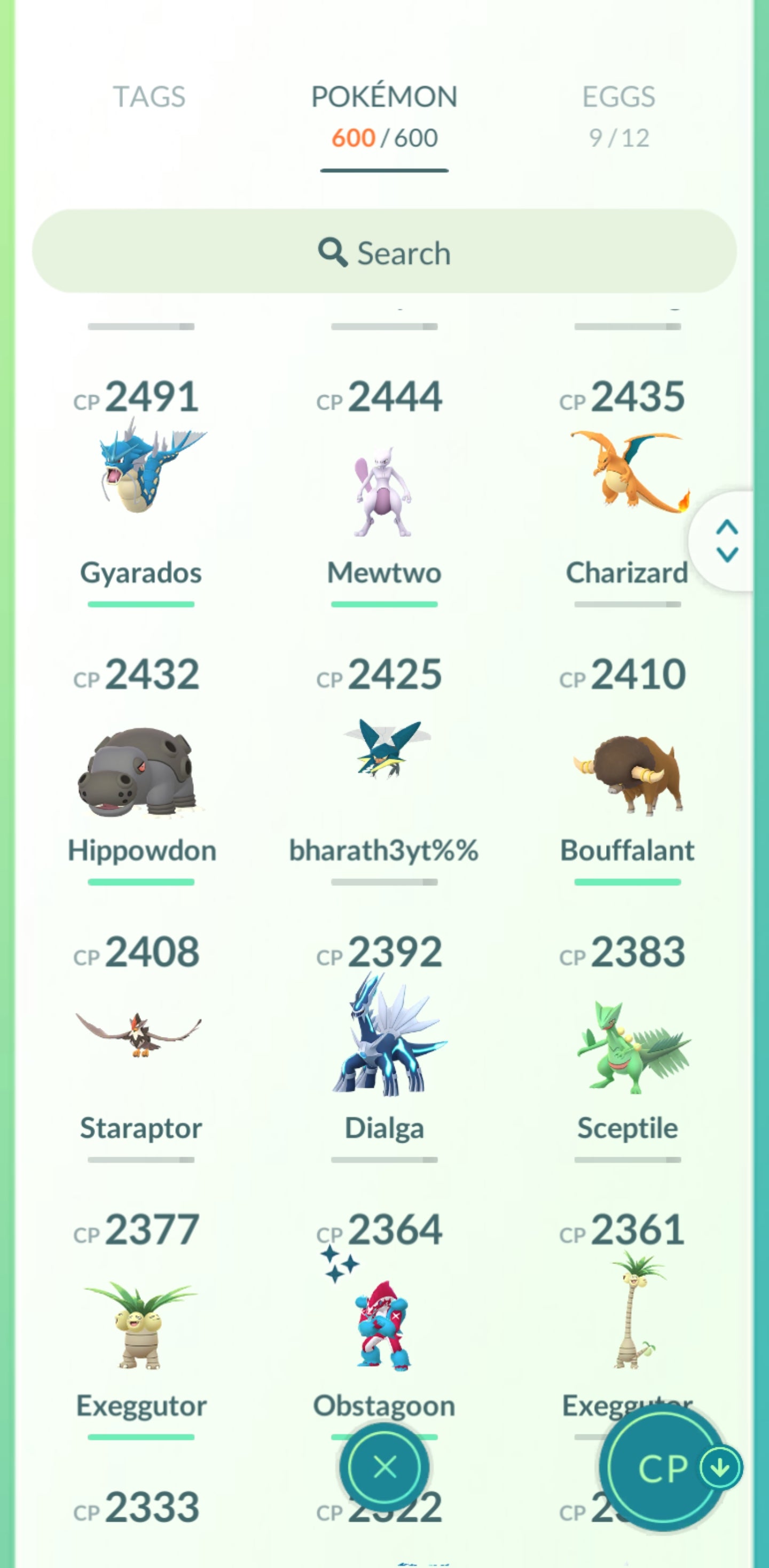Switch to the TAGS tab
The width and height of the screenshot is (769, 1568).
point(148,96)
